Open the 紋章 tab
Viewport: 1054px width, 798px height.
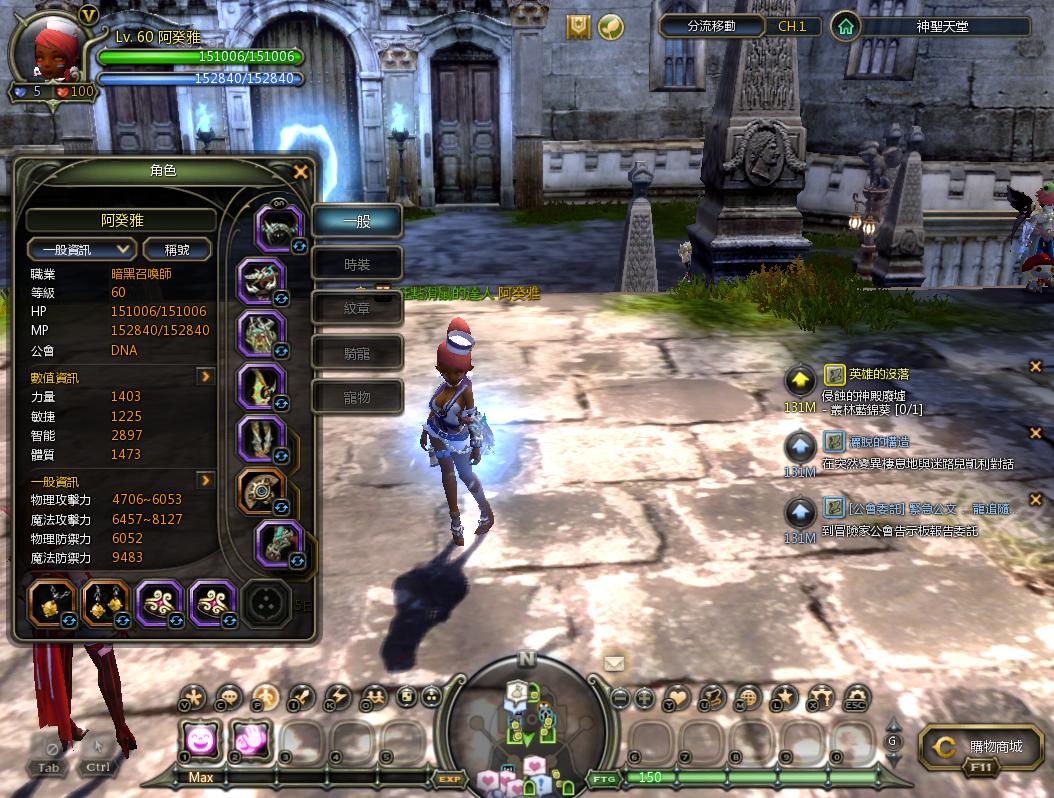(x=357, y=309)
